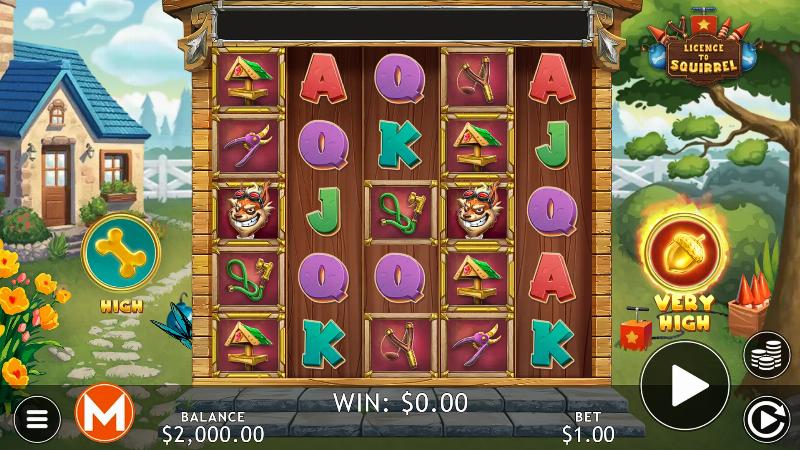Spin the reels with the play button
Viewport: 800px width, 450px height.
(684, 384)
